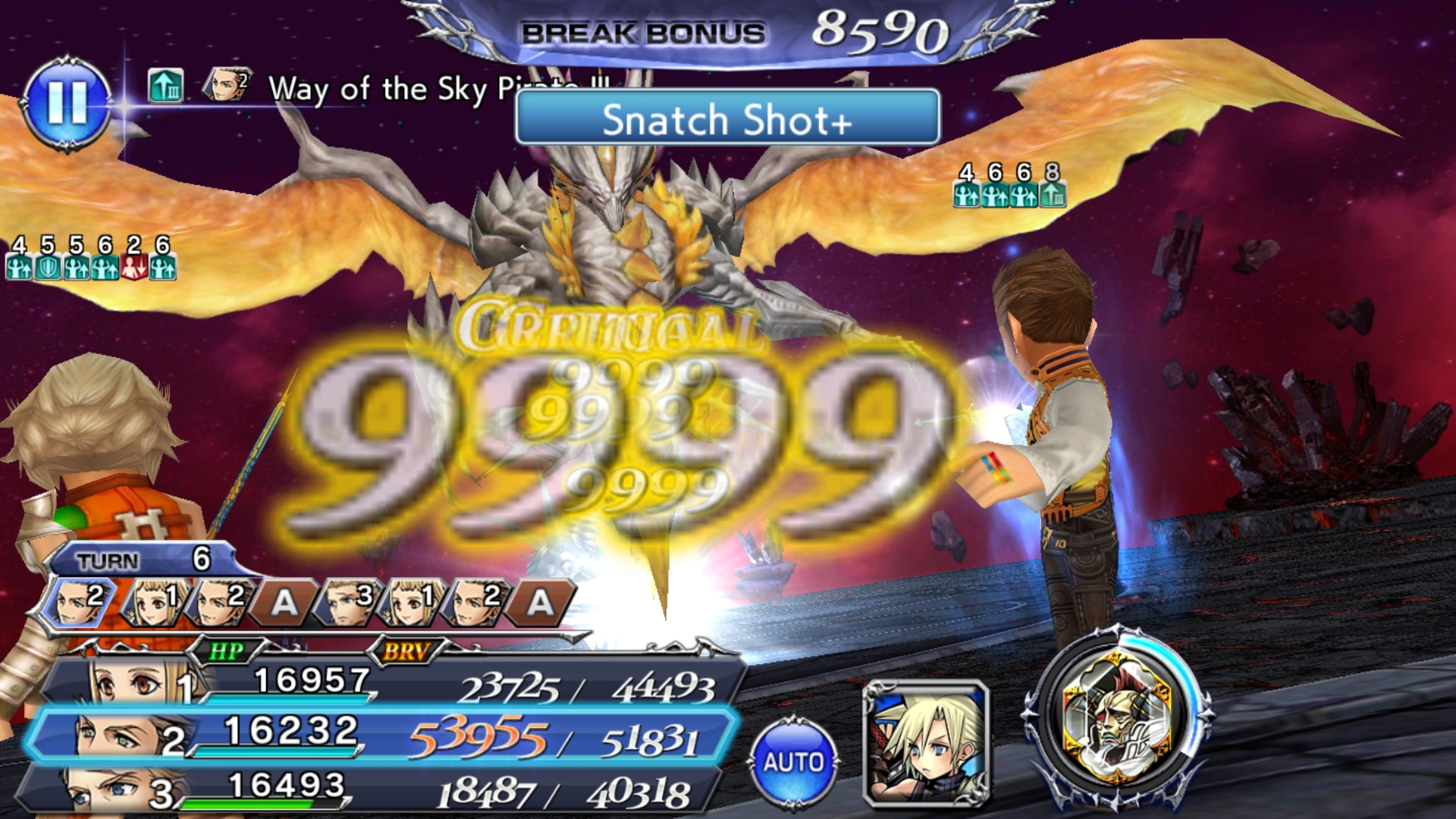Select the attack-up buff with timer 4
This screenshot has width=1456, height=819.
coord(19,268)
